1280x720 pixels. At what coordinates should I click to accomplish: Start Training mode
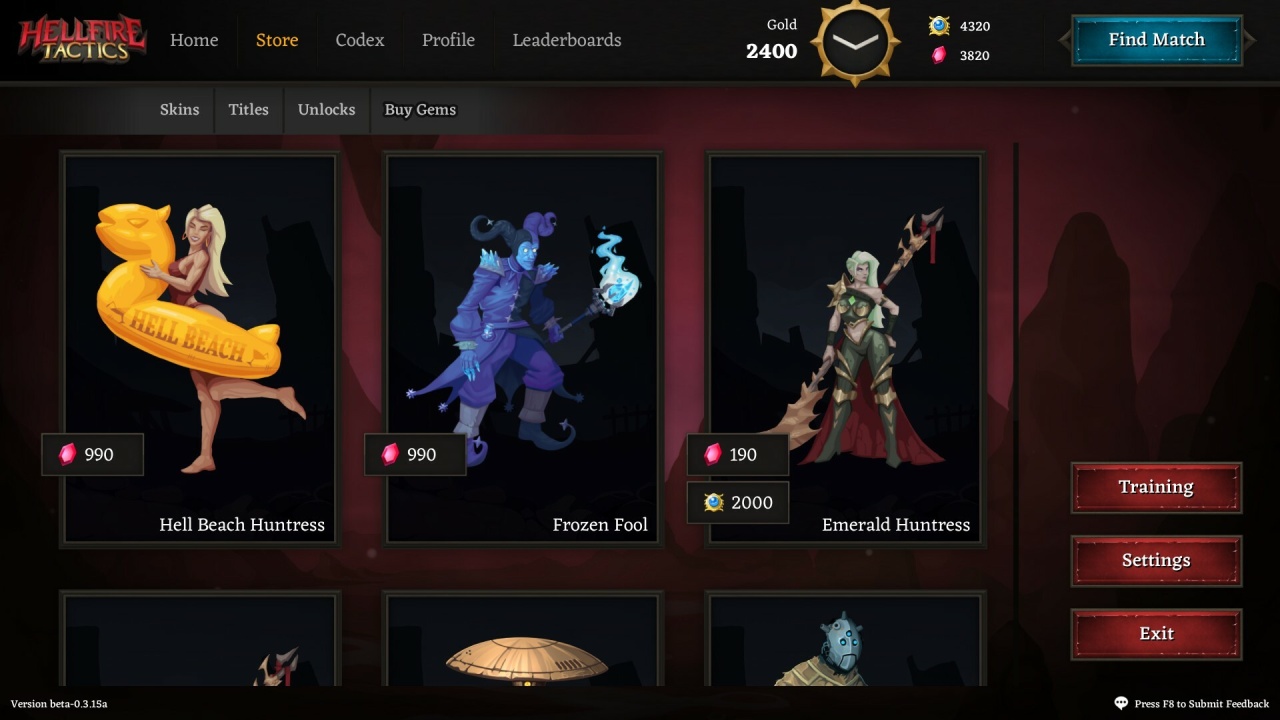[1156, 487]
